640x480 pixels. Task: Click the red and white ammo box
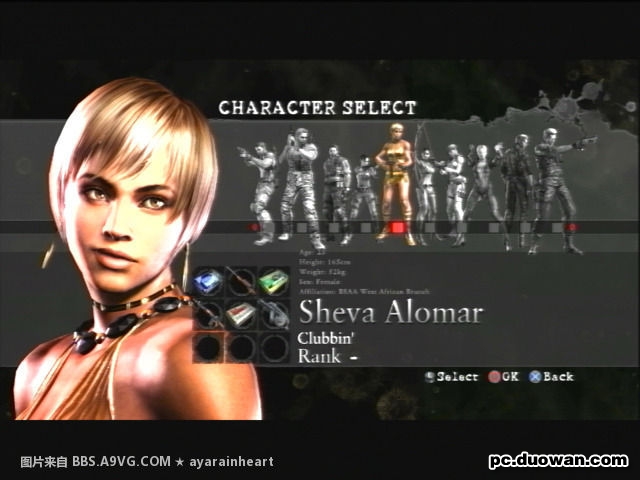tap(241, 315)
